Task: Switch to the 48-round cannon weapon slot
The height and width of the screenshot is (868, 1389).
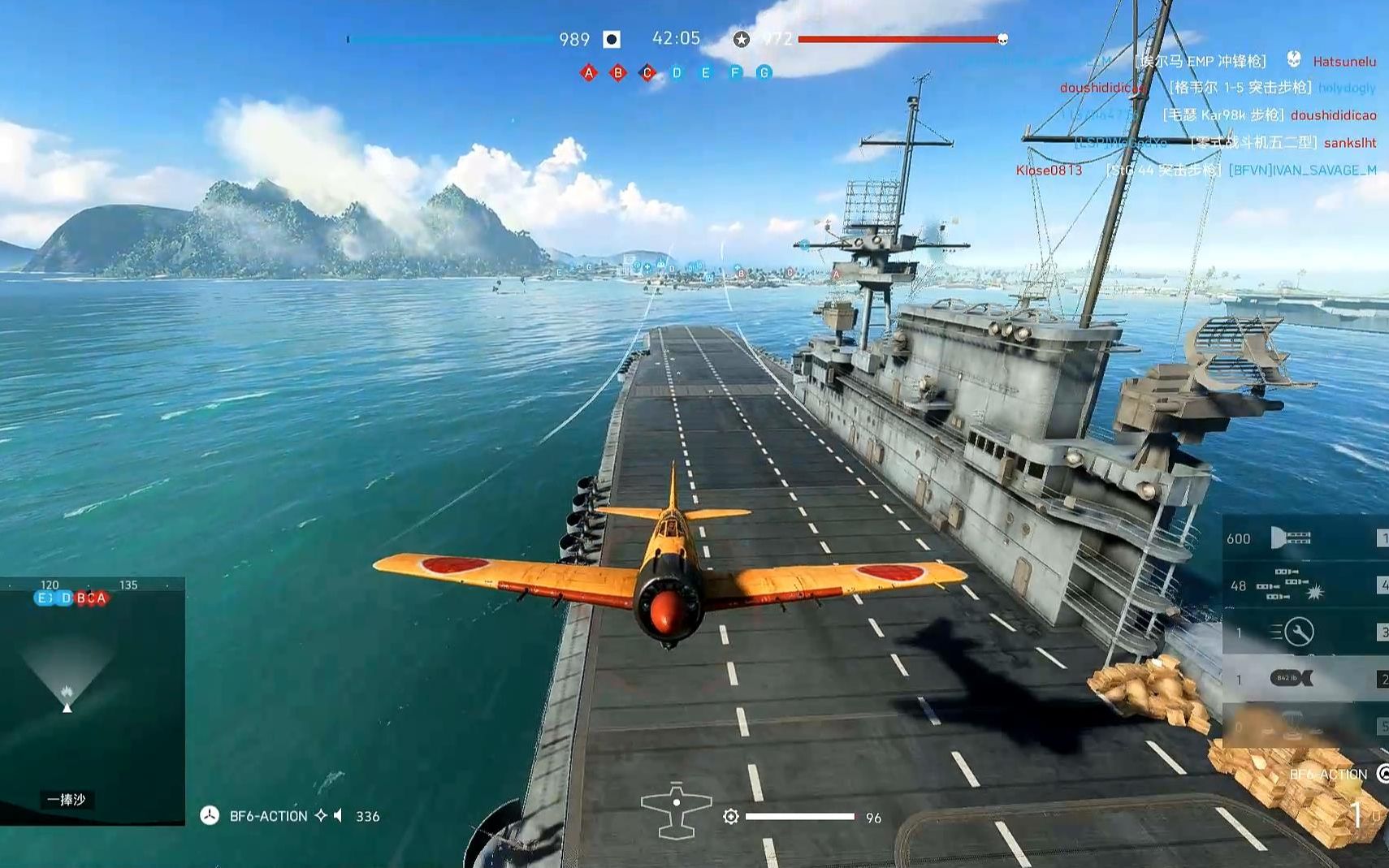Action: pyautogui.click(x=1292, y=585)
